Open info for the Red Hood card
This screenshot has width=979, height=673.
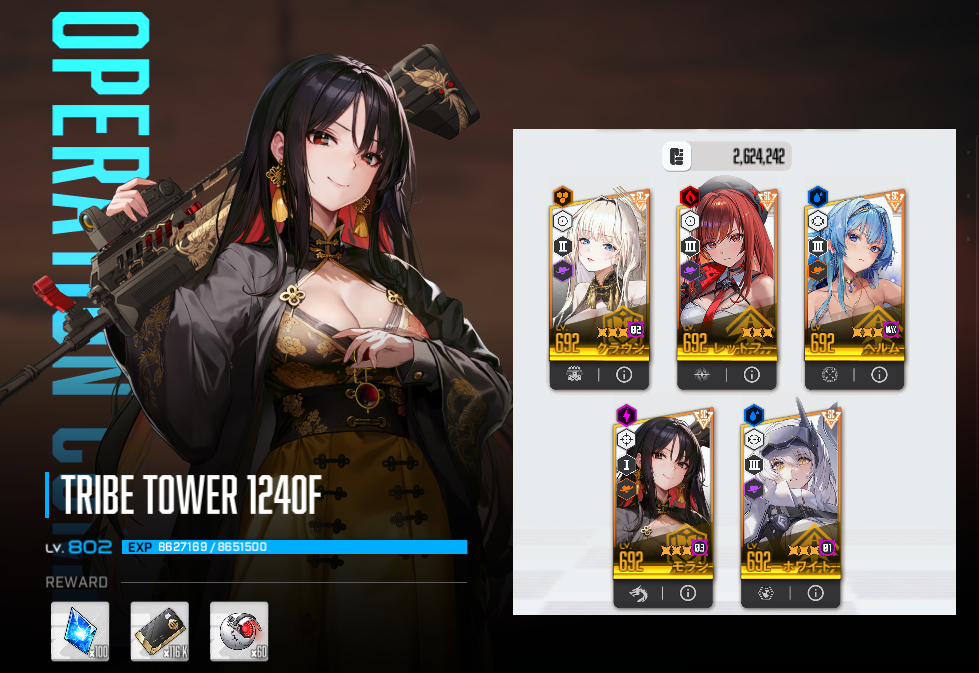click(x=752, y=376)
